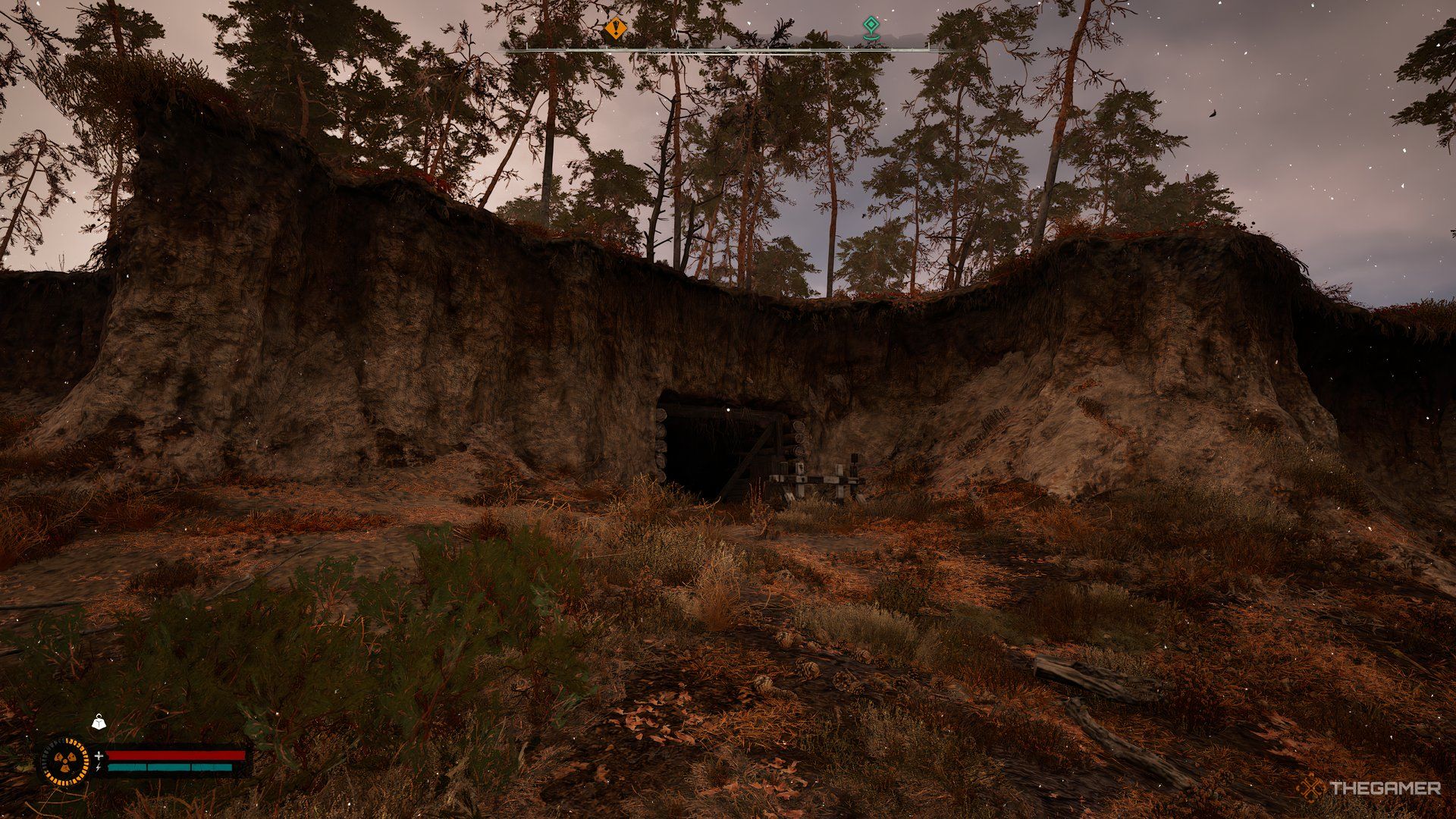
Task: Click the W cardinal marker on compass
Action: (674, 33)
